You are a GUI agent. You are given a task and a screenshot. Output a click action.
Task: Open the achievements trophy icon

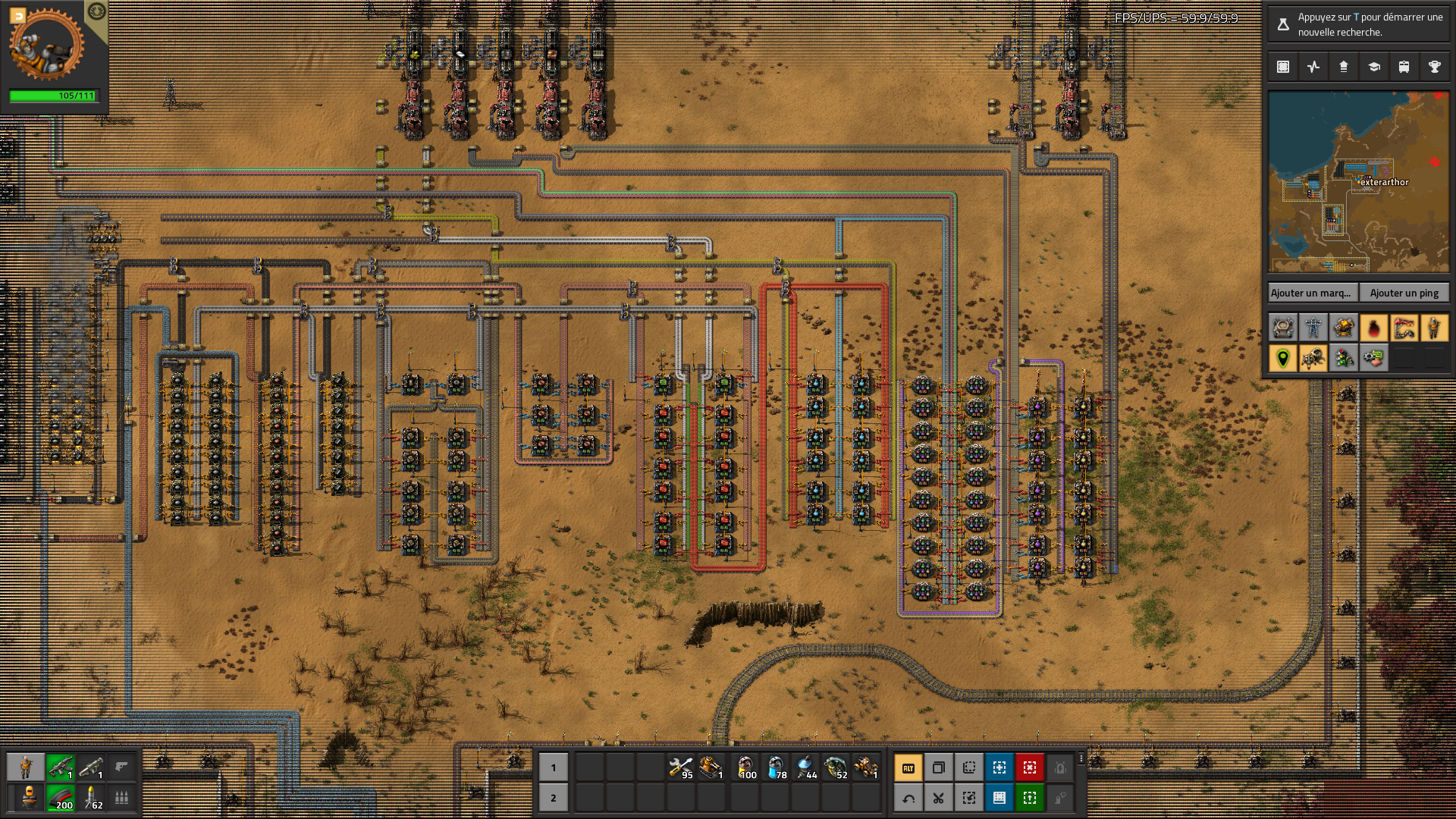coord(1435,67)
